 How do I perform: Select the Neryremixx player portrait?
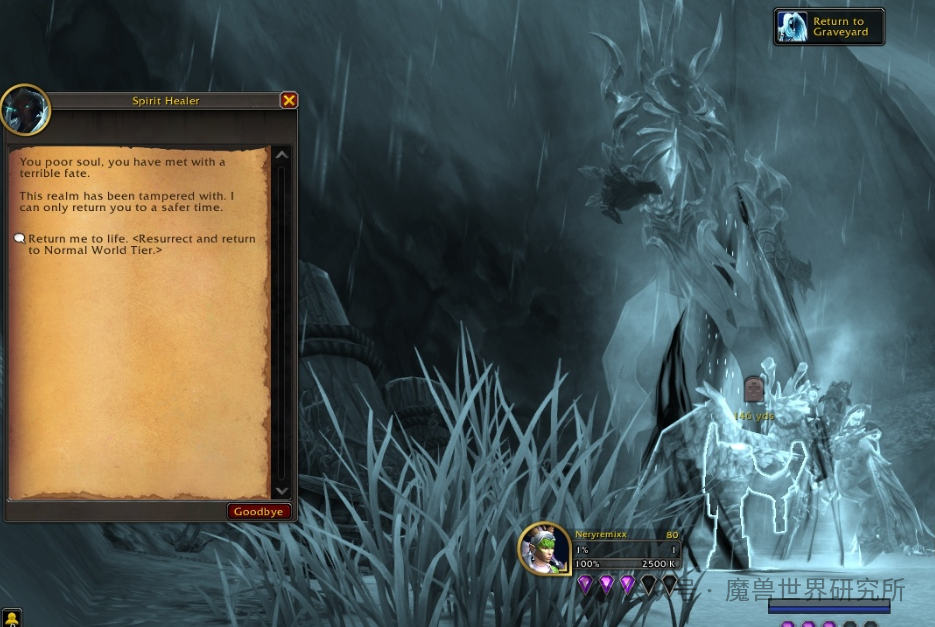coord(545,550)
